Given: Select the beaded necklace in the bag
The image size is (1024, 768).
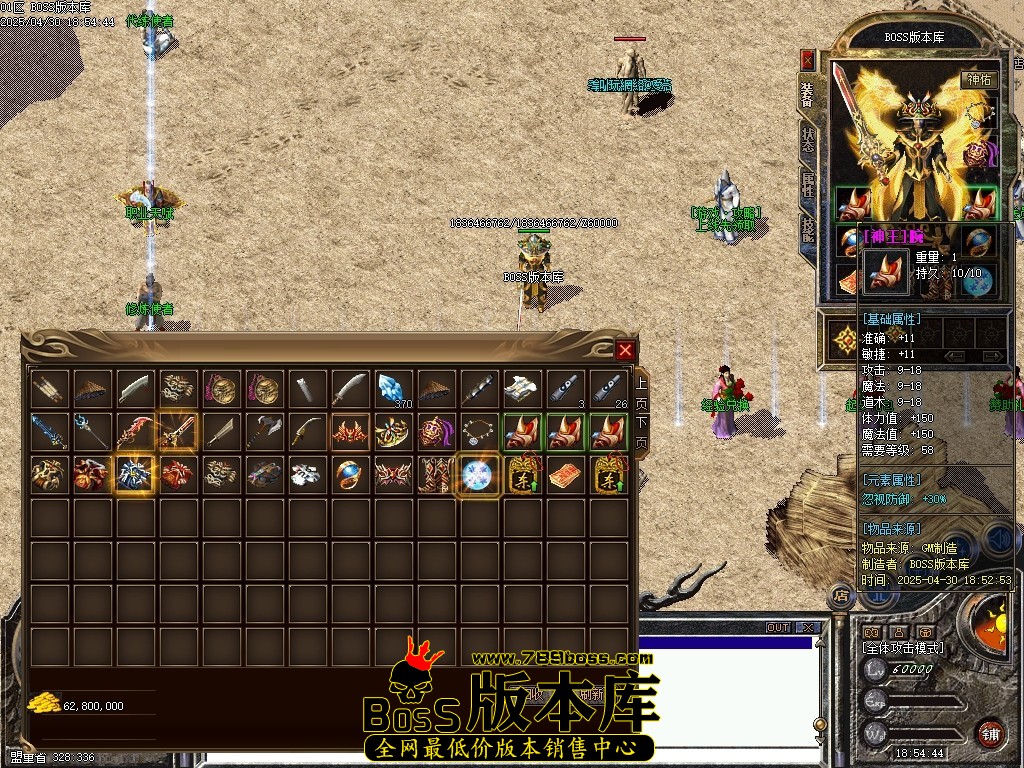Looking at the screenshot, I should pyautogui.click(x=478, y=431).
